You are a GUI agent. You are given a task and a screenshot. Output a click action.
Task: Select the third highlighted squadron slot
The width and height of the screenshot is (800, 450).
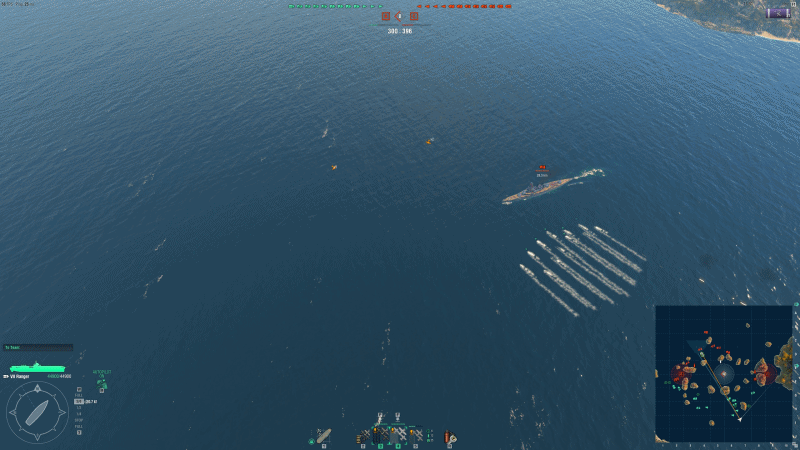398,435
